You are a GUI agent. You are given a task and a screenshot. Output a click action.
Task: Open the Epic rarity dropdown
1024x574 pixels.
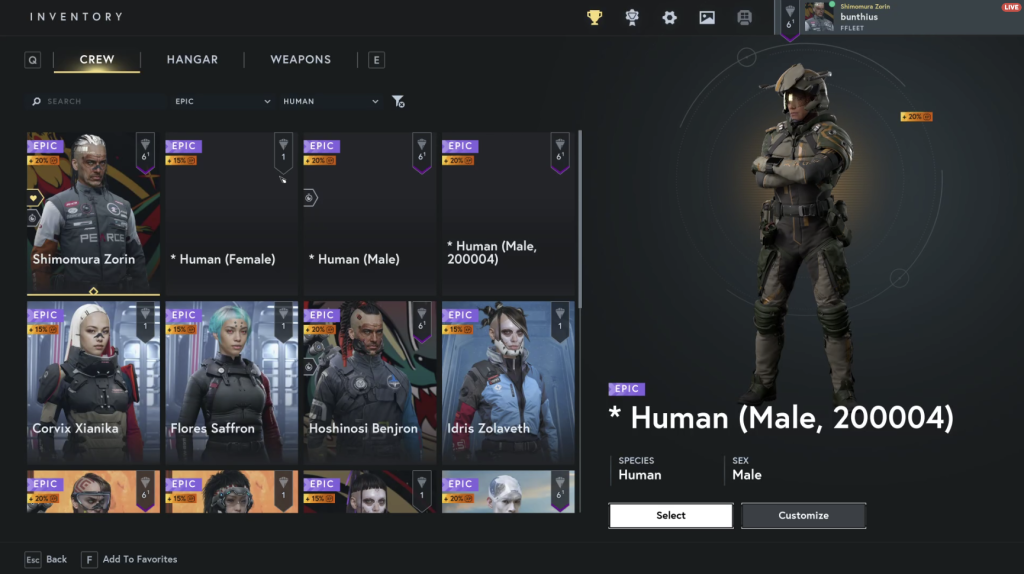222,102
